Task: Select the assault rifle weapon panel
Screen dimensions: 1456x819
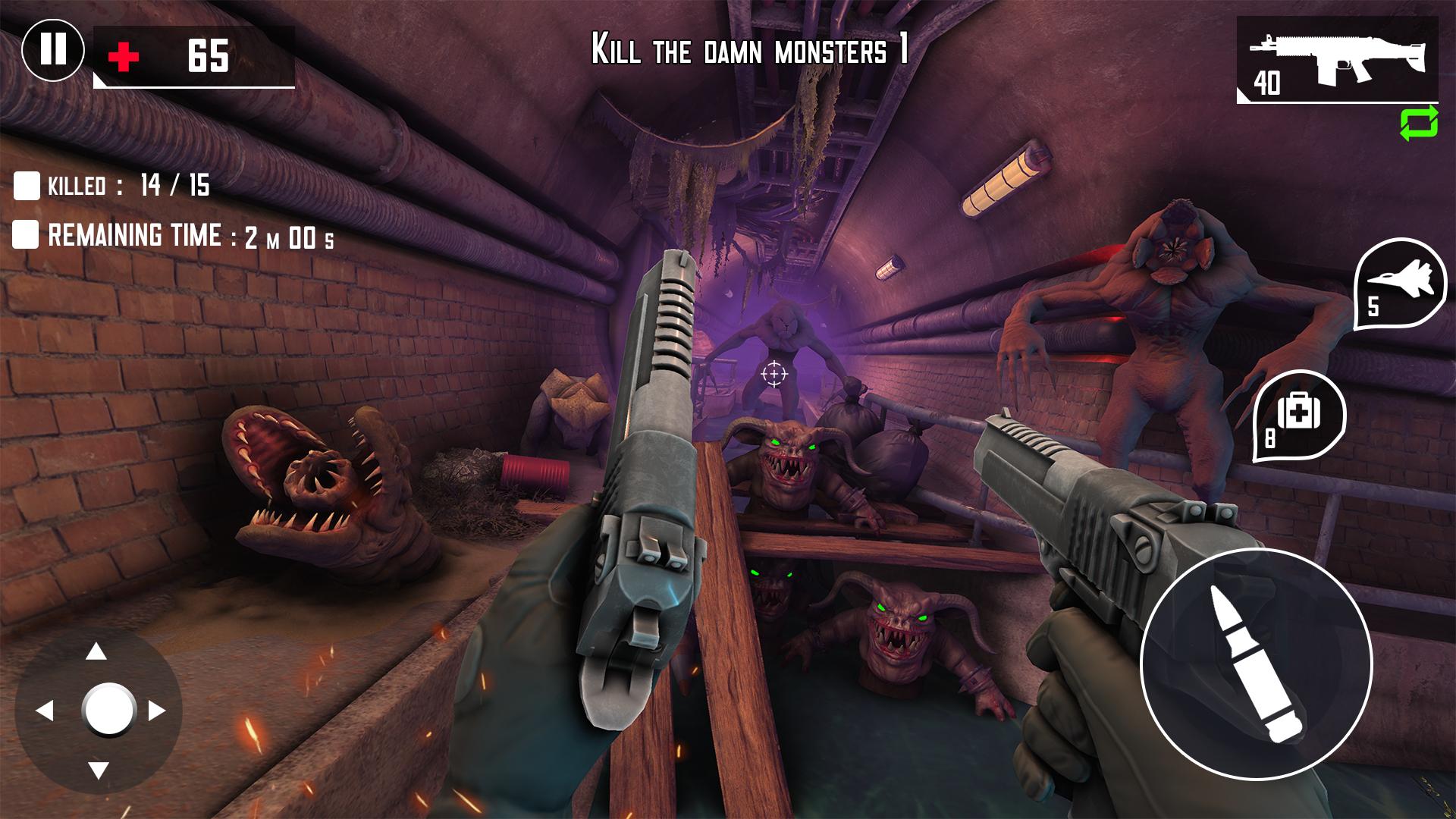Action: coord(1337,59)
